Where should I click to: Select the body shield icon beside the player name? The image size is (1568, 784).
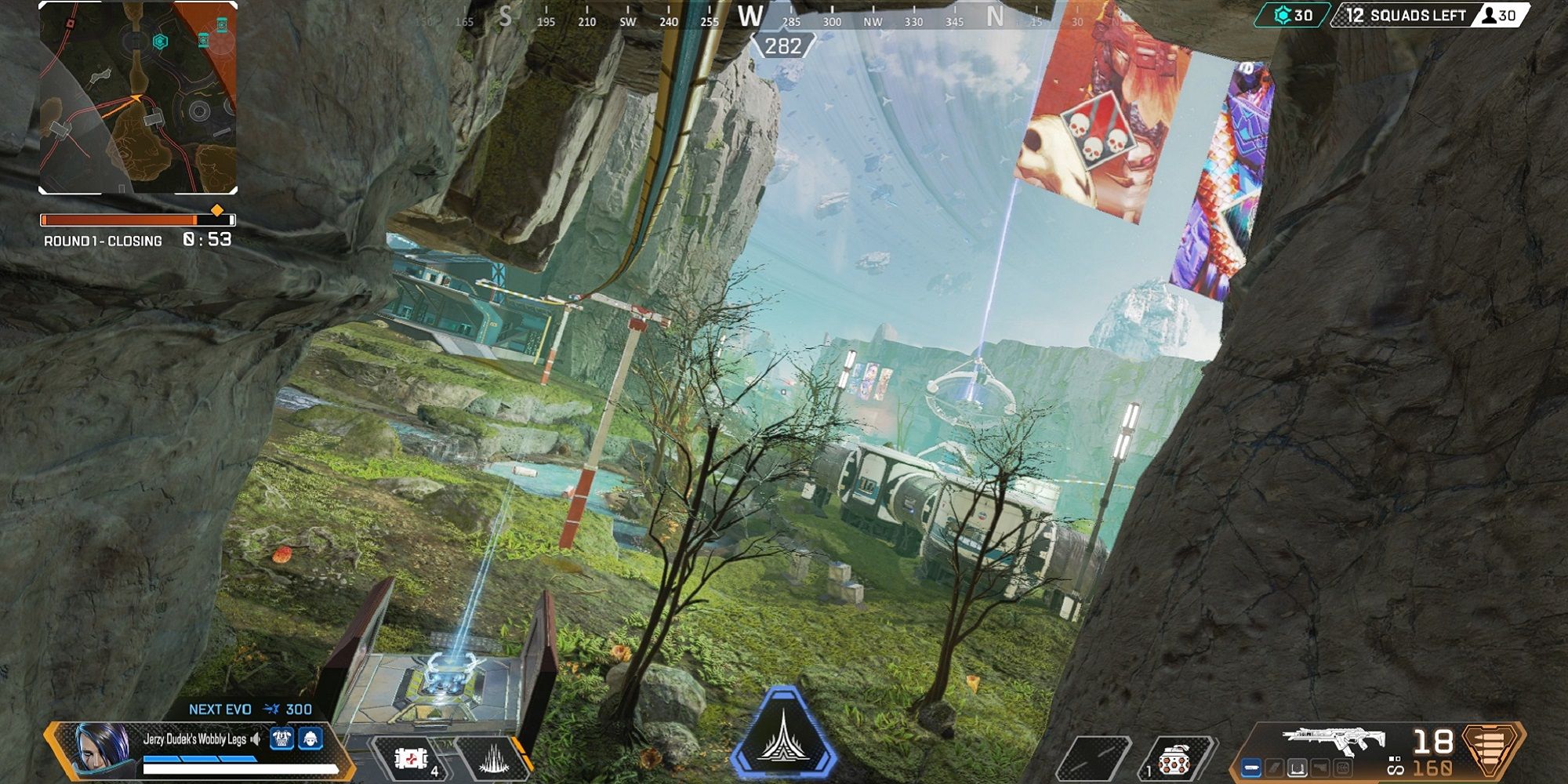tap(282, 739)
